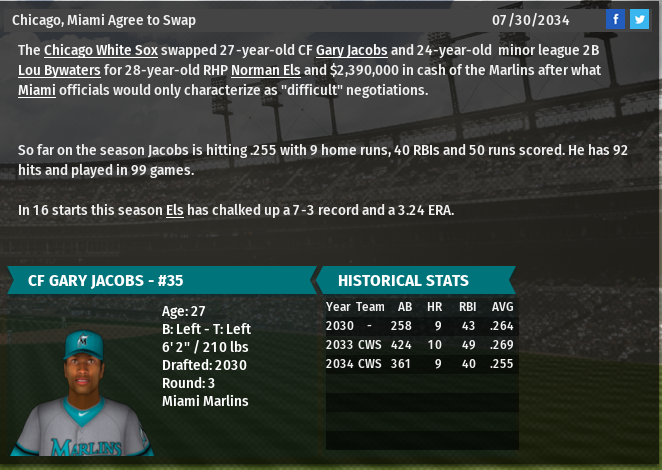662x470 pixels.
Task: Follow the underlined Miami team link
Action: pyautogui.click(x=37, y=90)
